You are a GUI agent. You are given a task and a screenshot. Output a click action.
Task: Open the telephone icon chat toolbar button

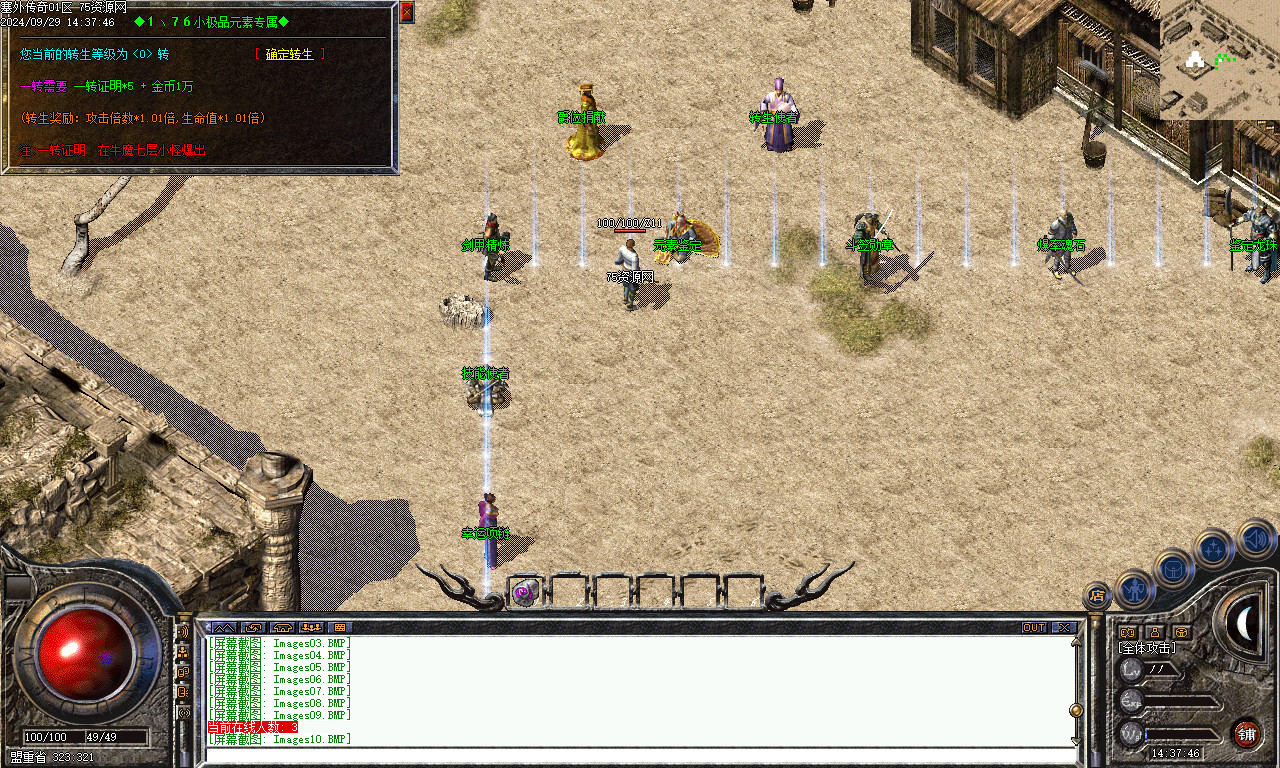point(281,628)
